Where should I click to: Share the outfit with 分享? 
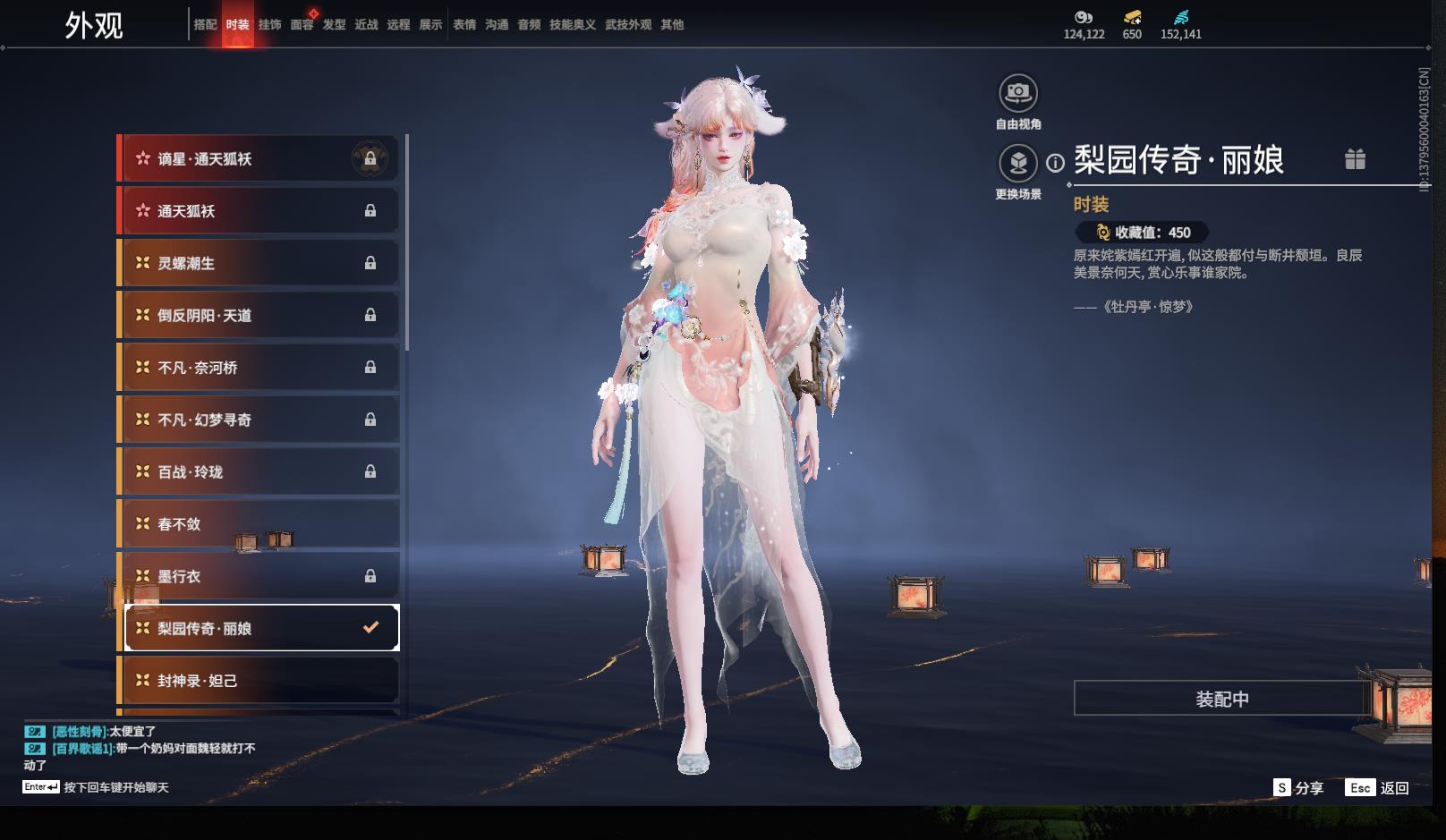[x=1298, y=788]
